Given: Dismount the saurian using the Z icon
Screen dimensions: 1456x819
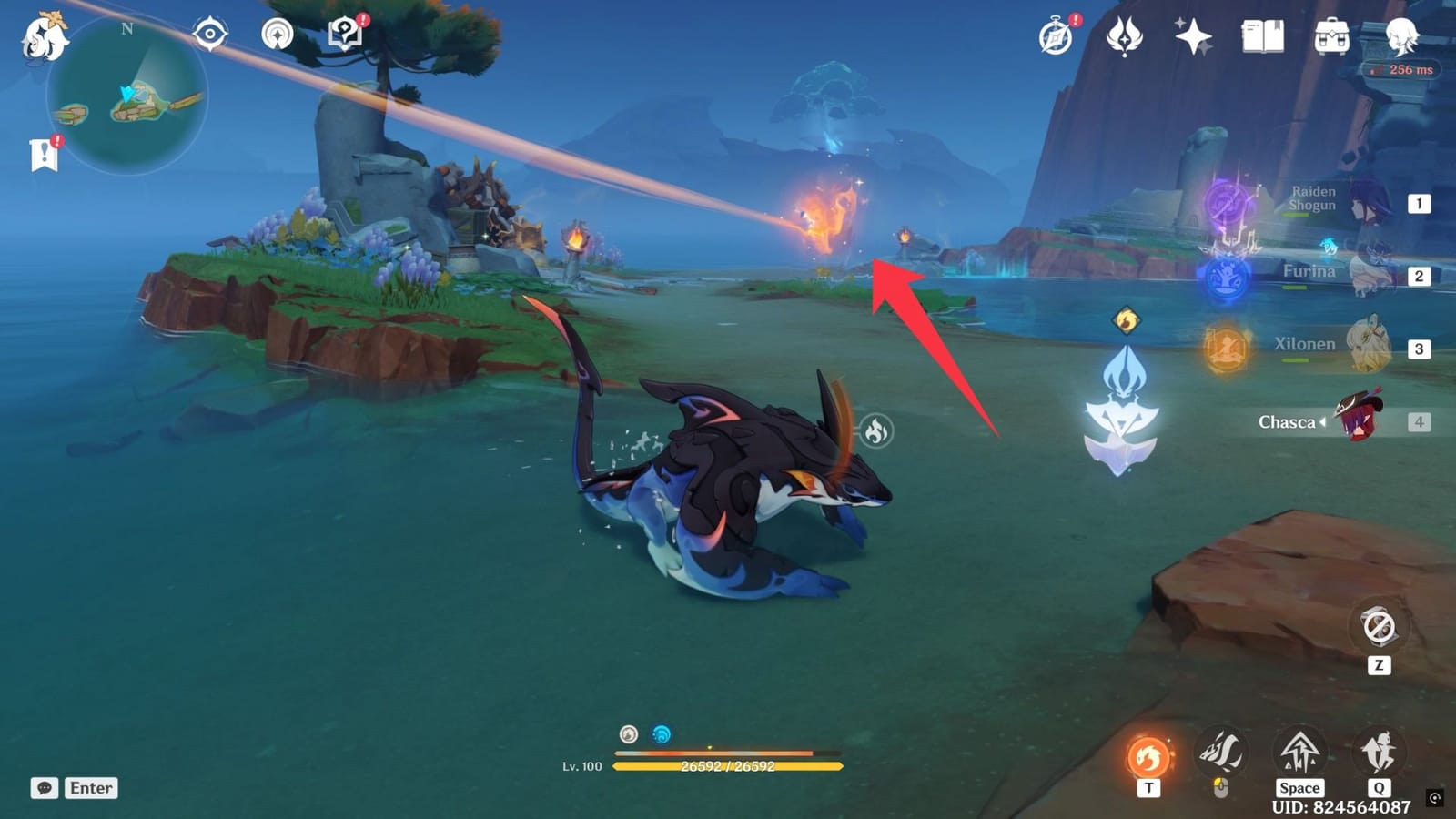Looking at the screenshot, I should [x=1377, y=628].
